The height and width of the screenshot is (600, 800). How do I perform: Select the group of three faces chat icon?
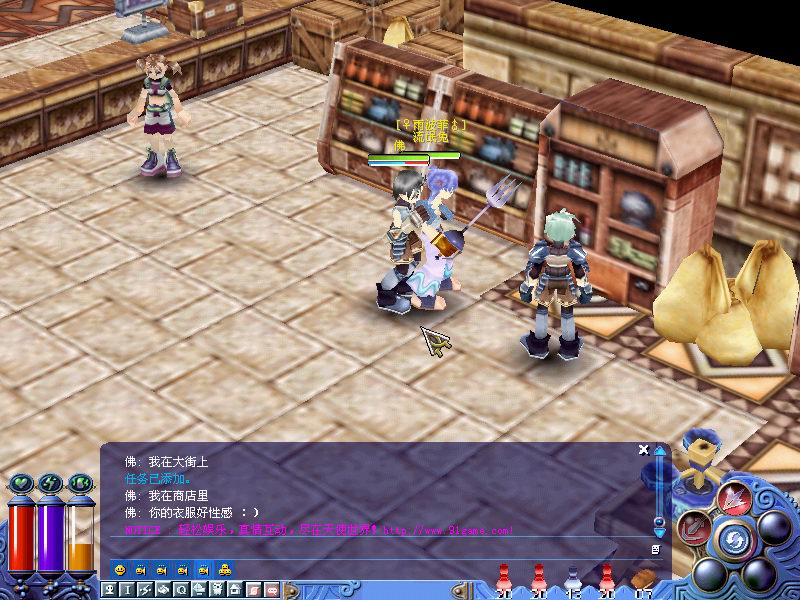[x=226, y=569]
